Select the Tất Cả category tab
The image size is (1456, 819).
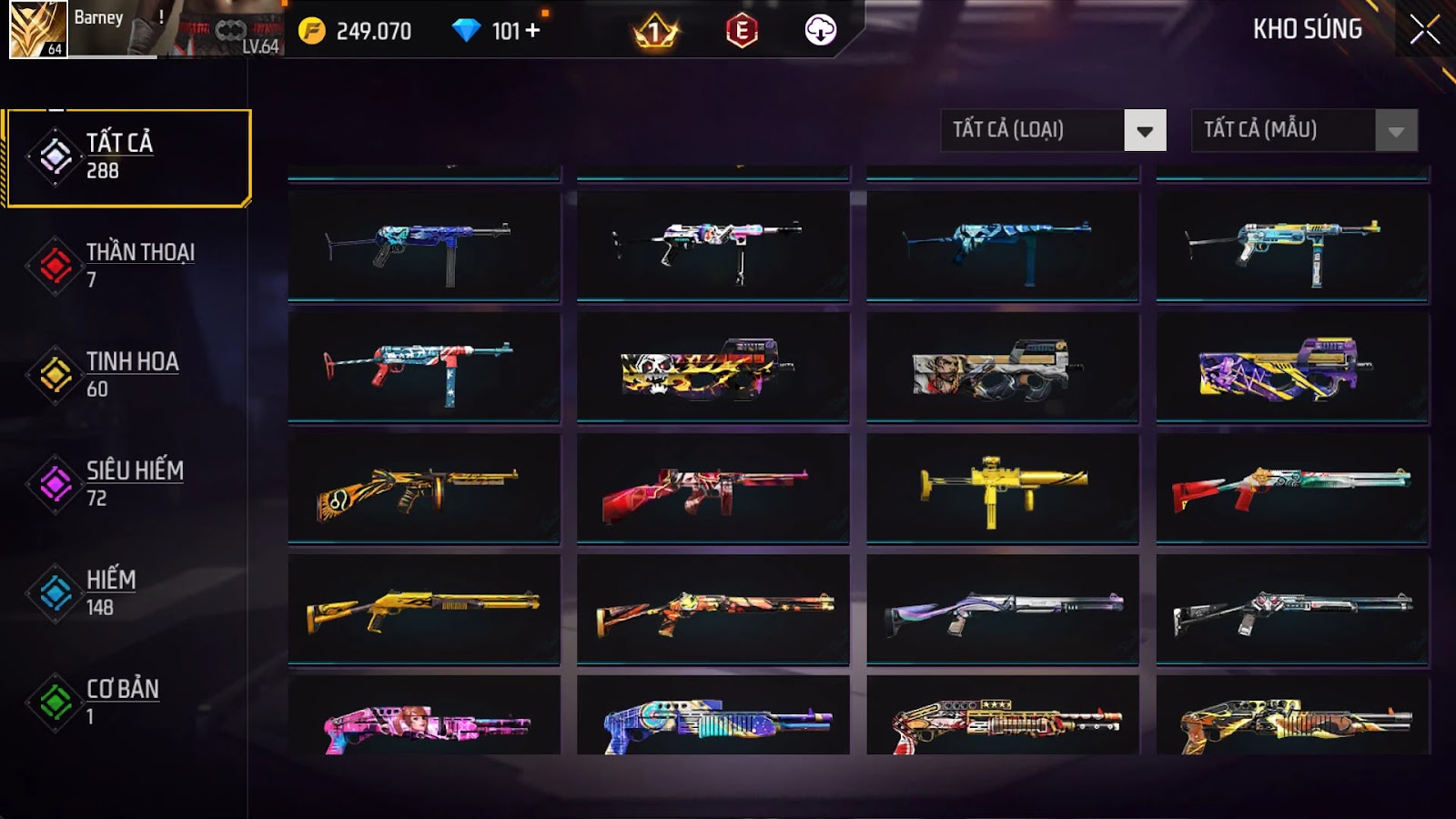click(128, 157)
